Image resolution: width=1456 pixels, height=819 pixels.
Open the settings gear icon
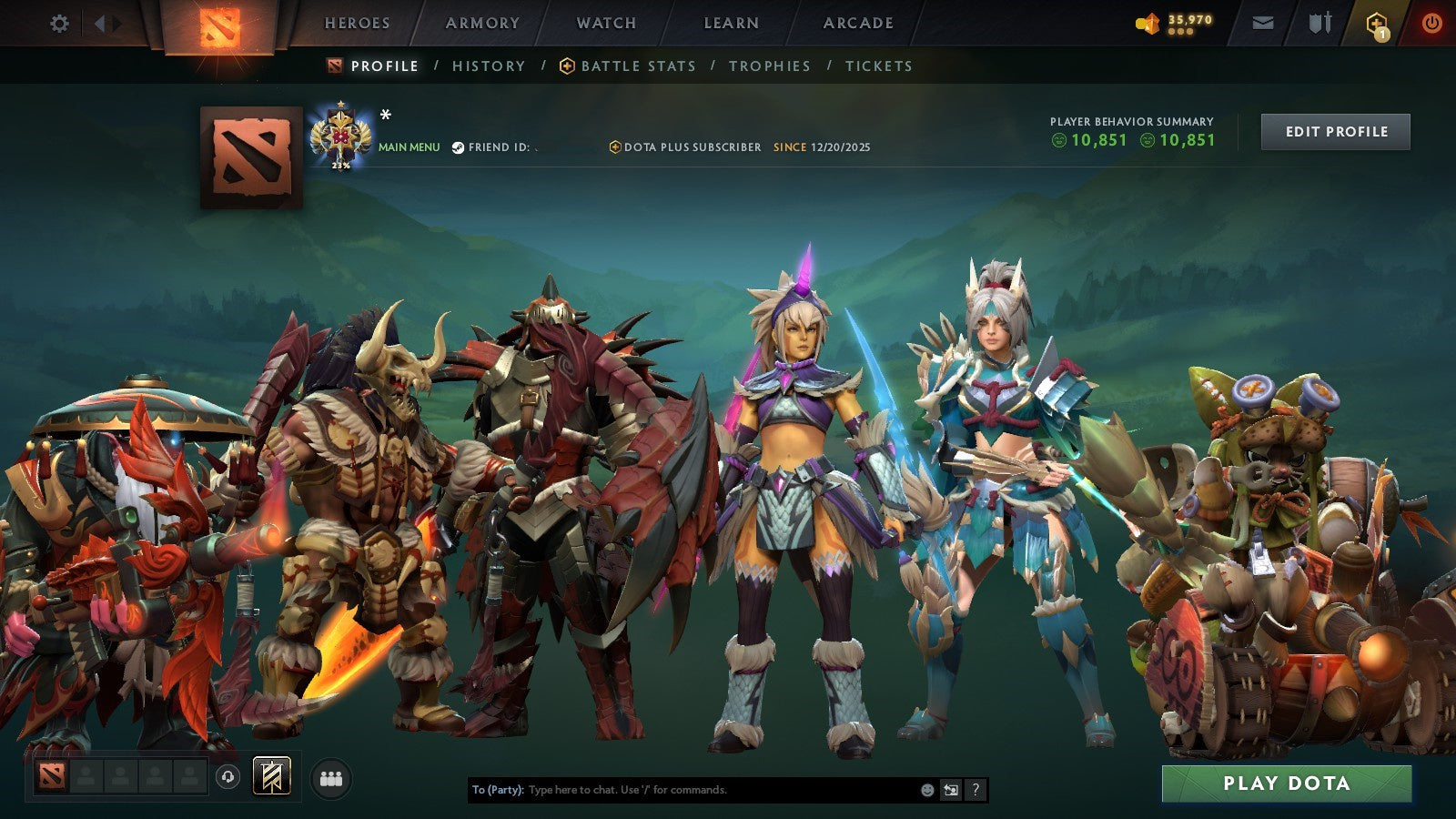pos(59,25)
